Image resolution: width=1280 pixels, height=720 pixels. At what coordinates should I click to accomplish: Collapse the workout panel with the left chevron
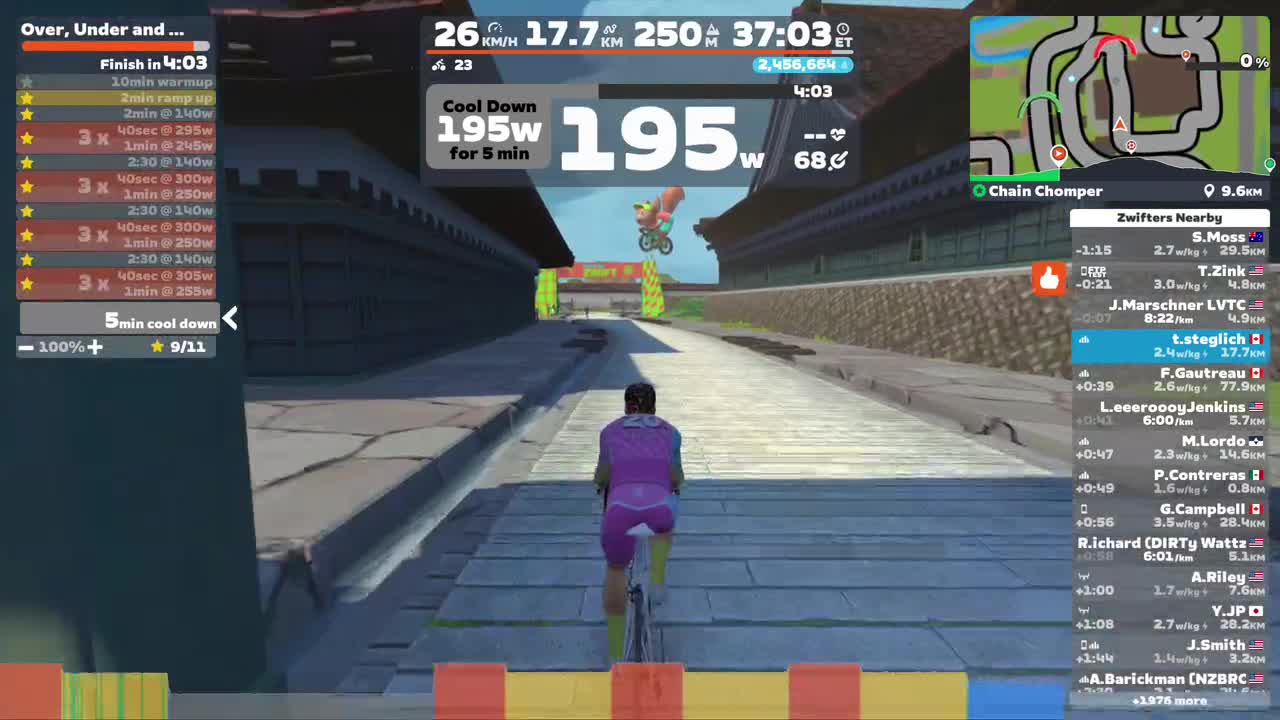[x=230, y=318]
